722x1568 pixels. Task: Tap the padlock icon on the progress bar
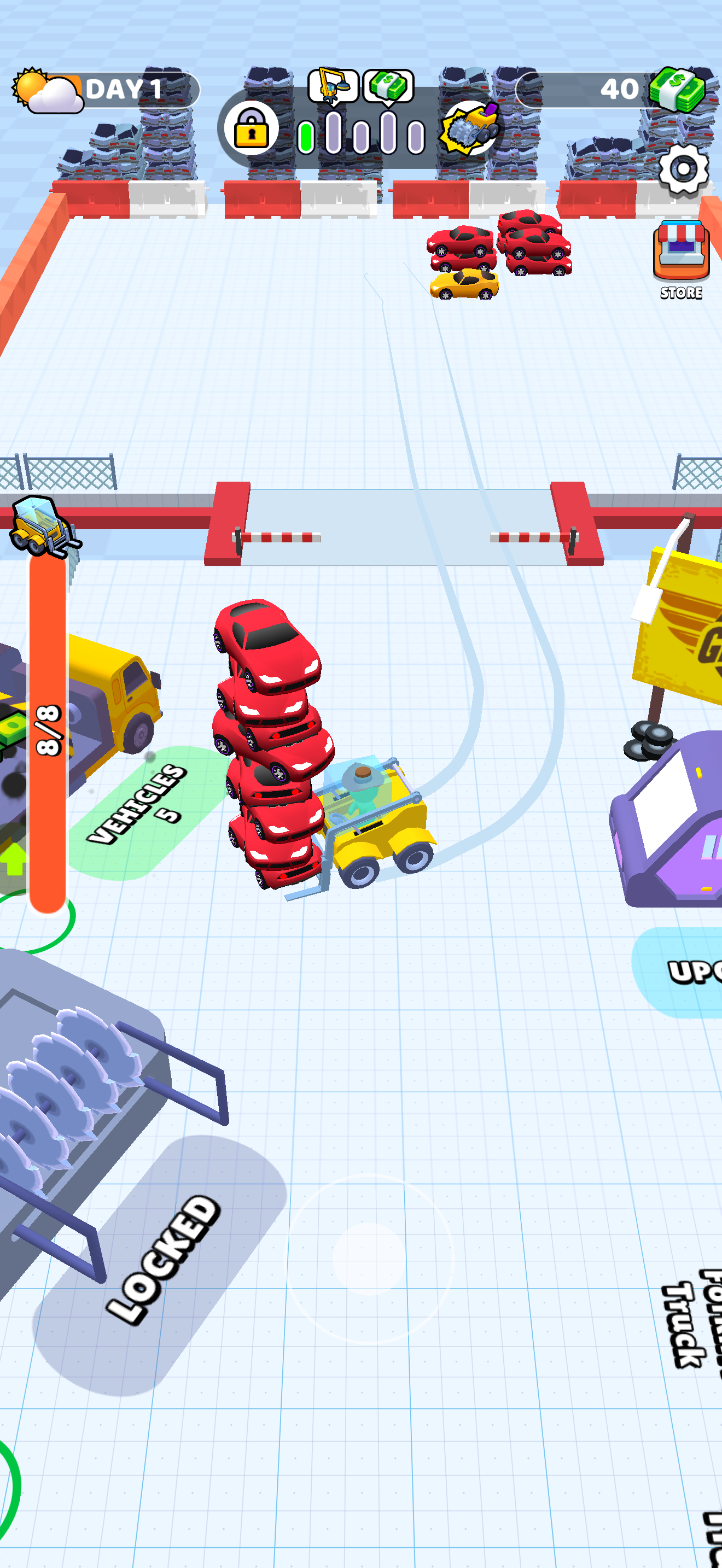coord(253,130)
